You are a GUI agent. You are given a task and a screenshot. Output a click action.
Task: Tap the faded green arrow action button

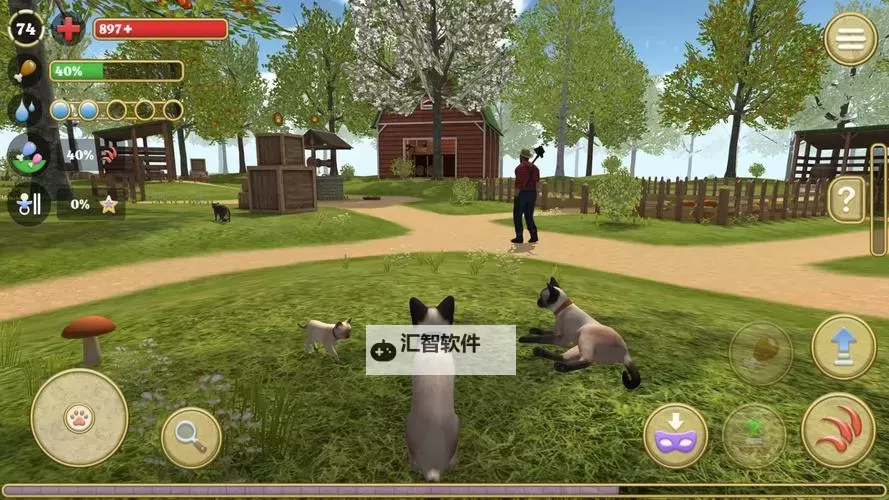(754, 435)
